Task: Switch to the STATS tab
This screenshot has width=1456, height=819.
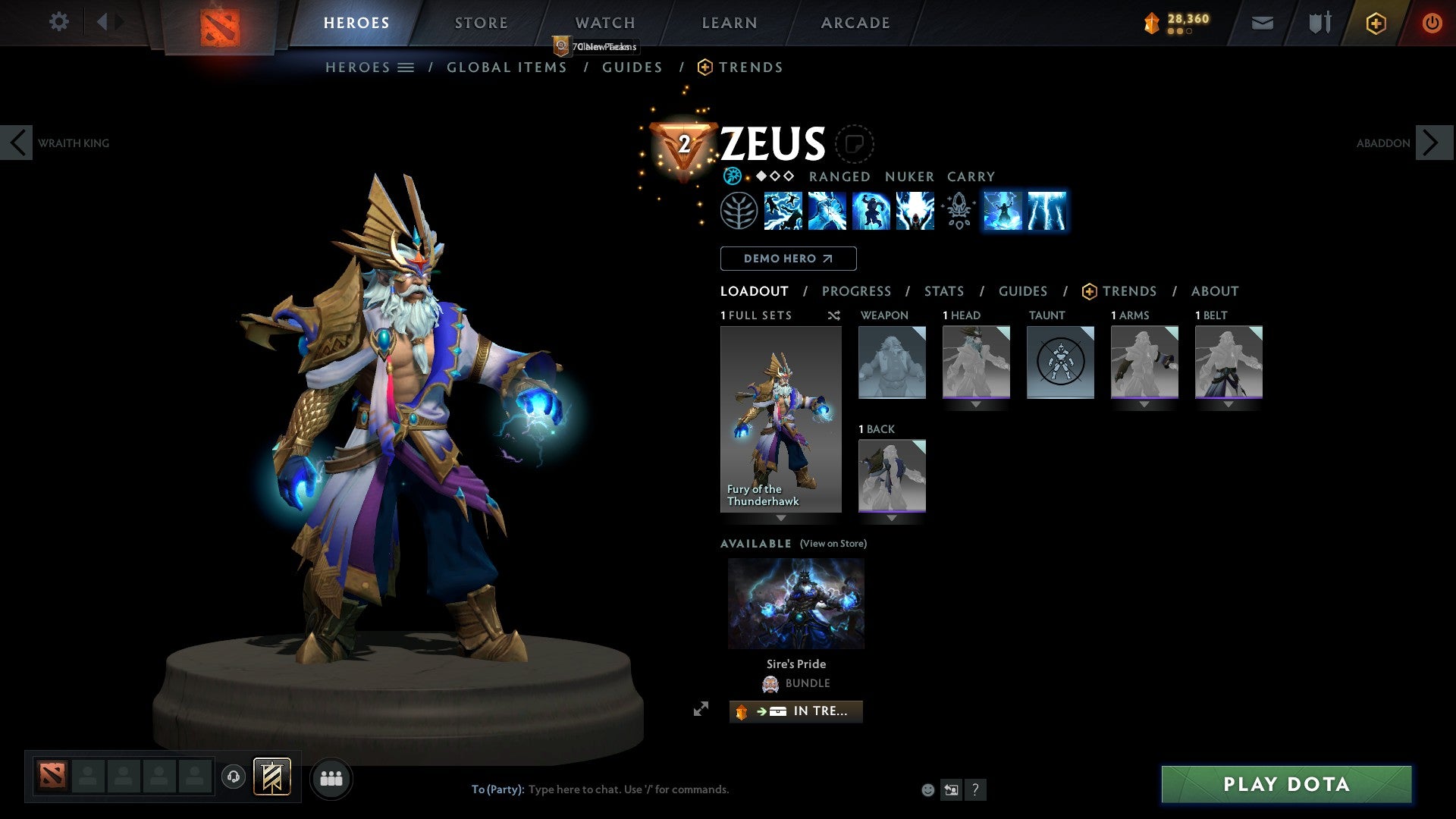Action: (x=944, y=291)
